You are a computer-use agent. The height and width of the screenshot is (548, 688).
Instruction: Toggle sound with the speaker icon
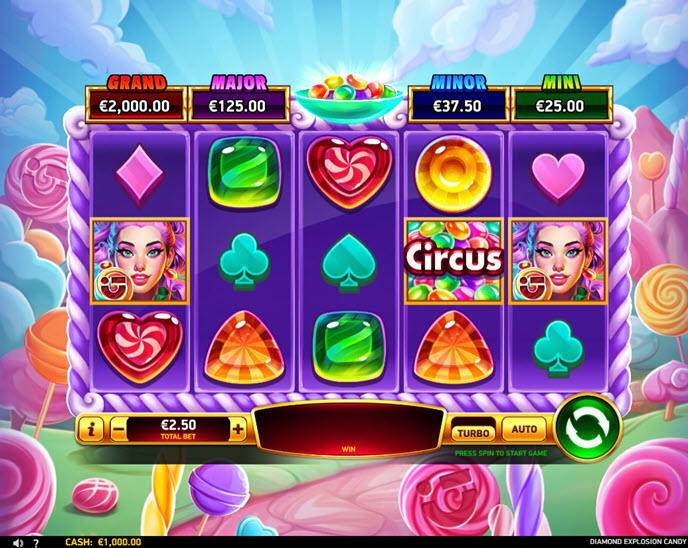coord(17,541)
